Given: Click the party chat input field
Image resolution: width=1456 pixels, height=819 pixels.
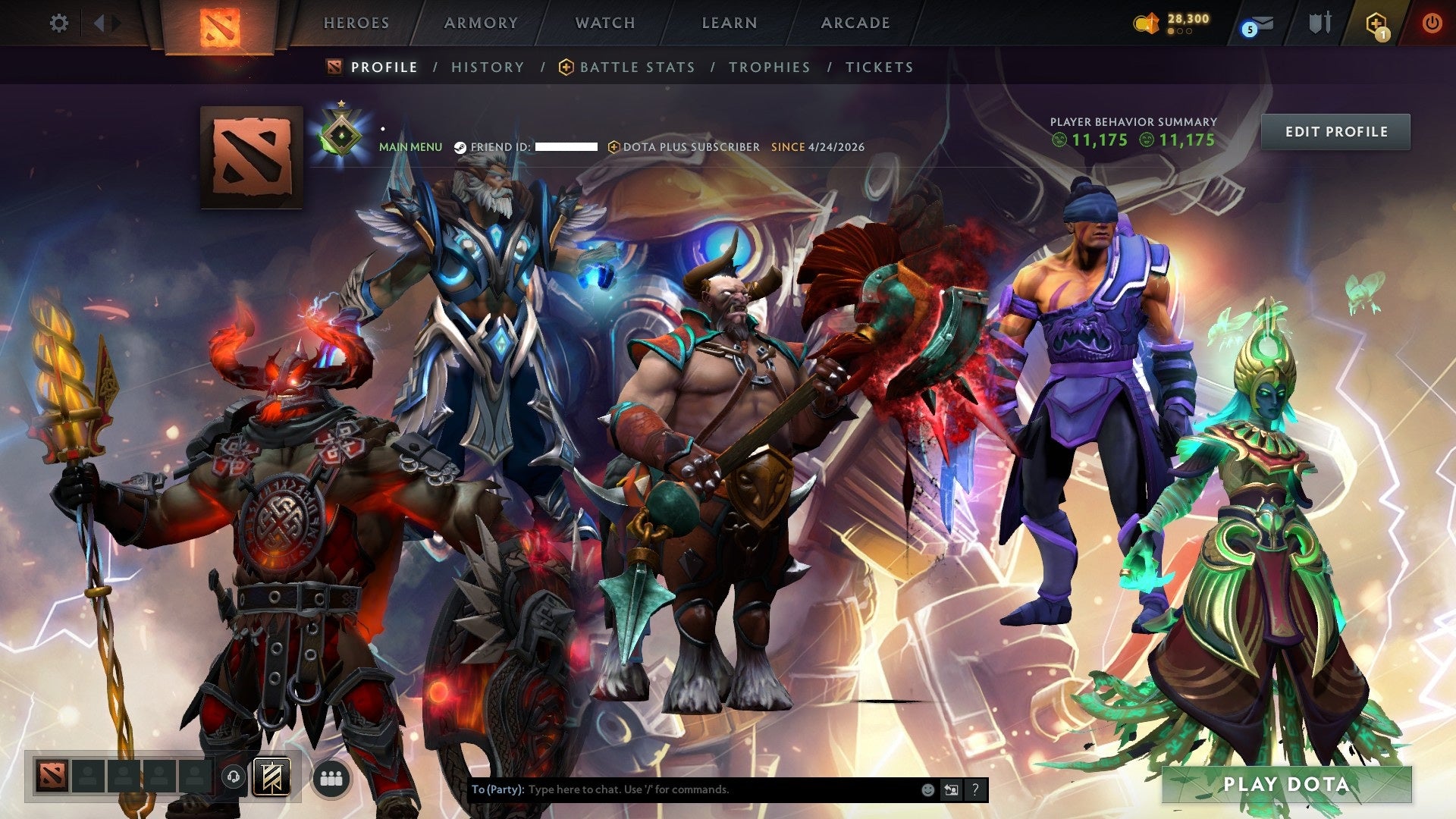Looking at the screenshot, I should tap(682, 789).
